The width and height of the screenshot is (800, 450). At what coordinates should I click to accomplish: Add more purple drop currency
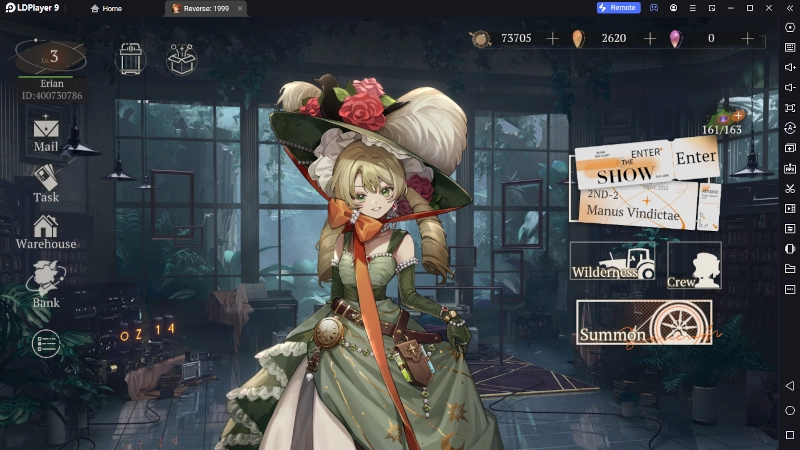click(747, 38)
